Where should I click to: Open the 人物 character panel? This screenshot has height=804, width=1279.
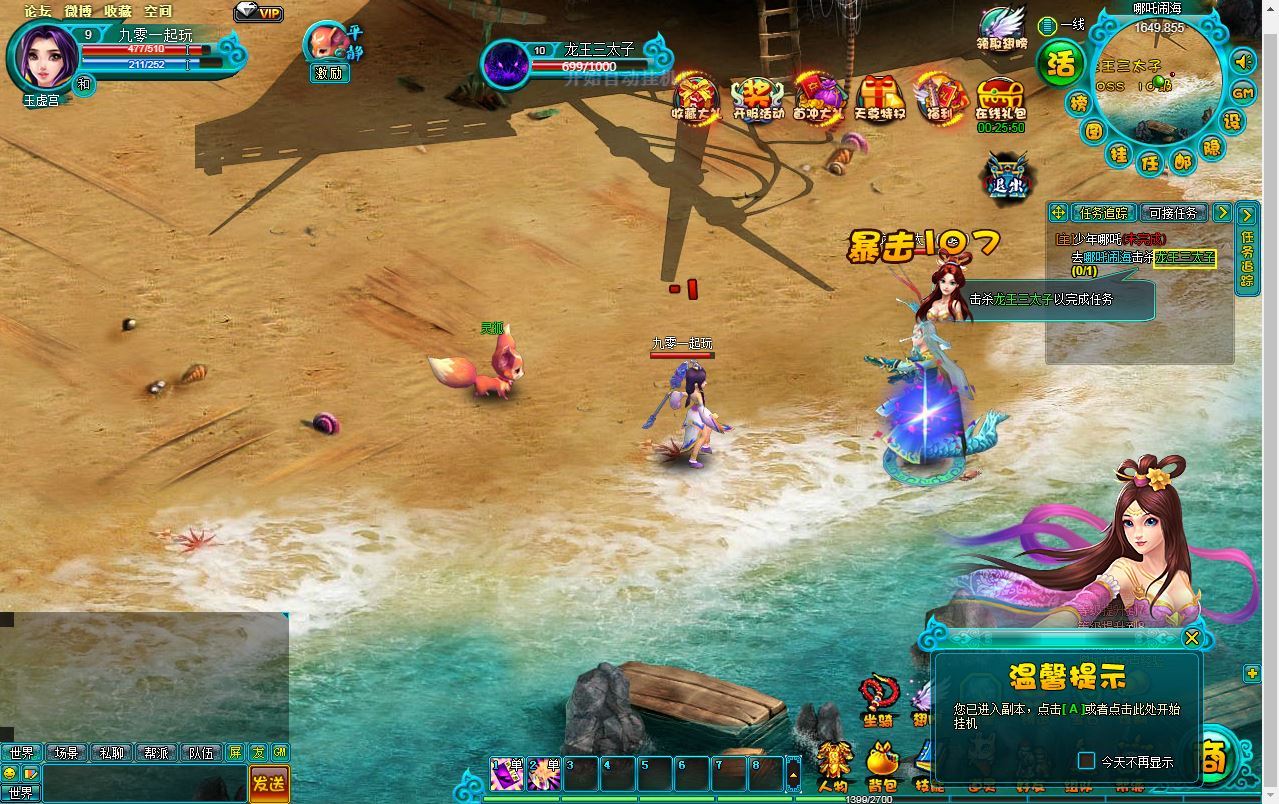tap(832, 766)
